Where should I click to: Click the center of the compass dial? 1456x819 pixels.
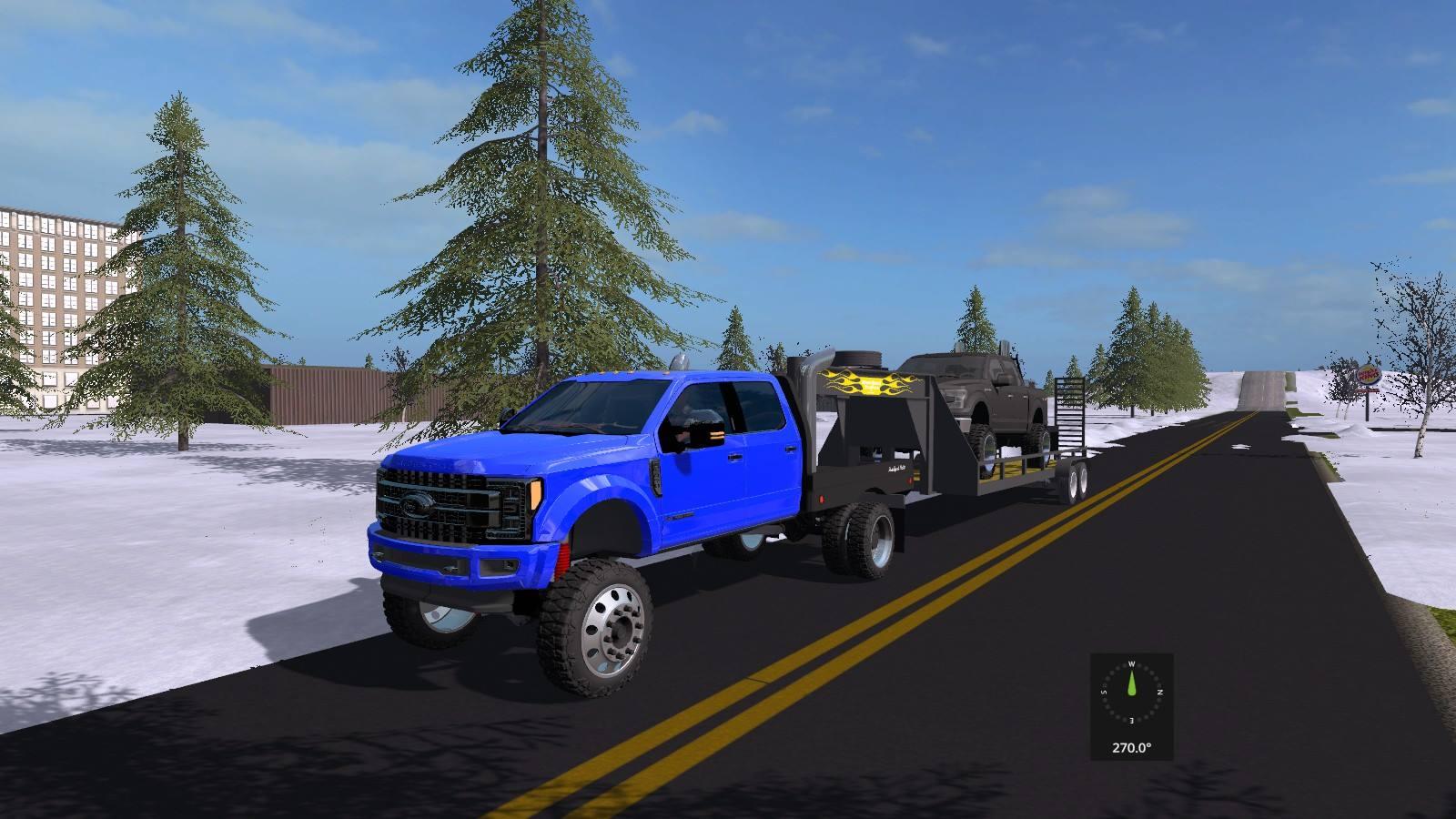(1132, 692)
